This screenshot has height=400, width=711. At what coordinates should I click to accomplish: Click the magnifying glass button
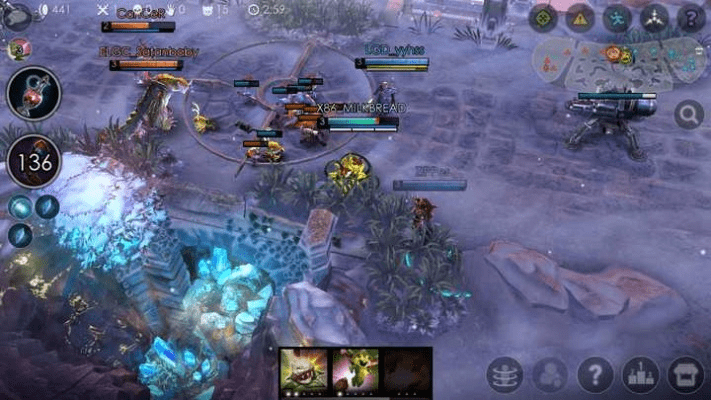coord(688,114)
